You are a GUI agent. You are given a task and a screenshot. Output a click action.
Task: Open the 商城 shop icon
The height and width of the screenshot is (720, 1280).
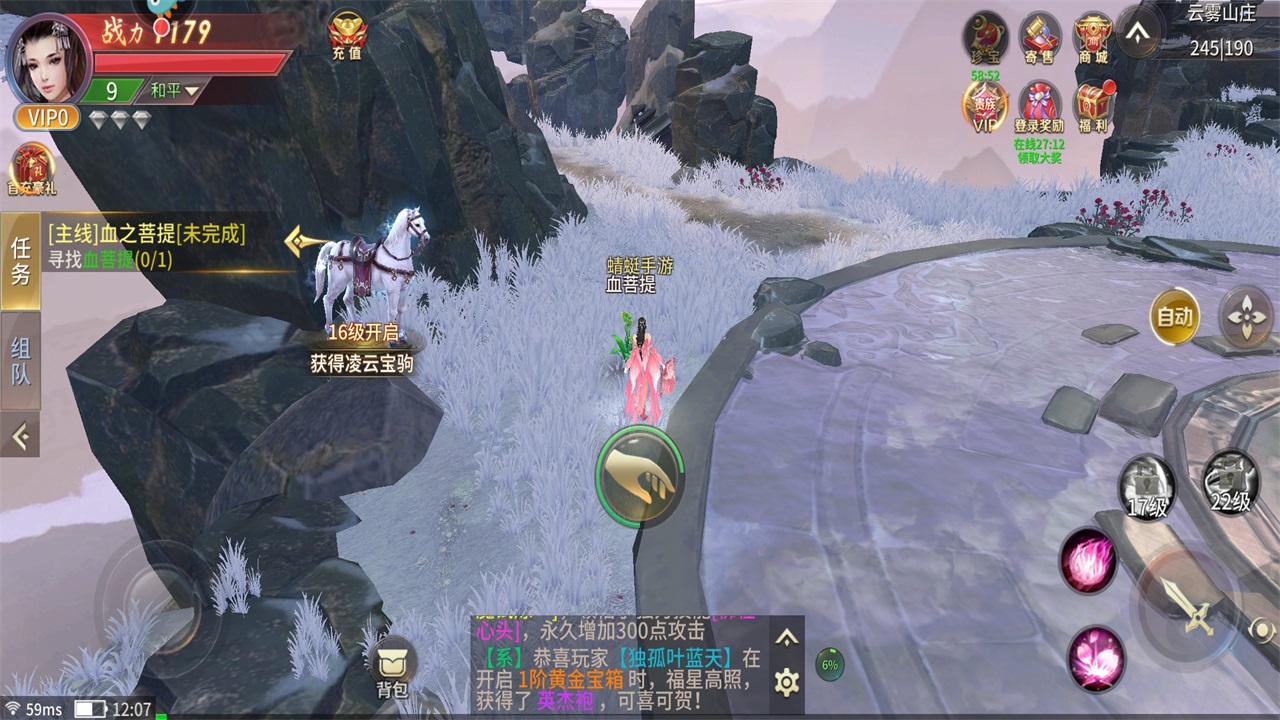[x=1093, y=38]
